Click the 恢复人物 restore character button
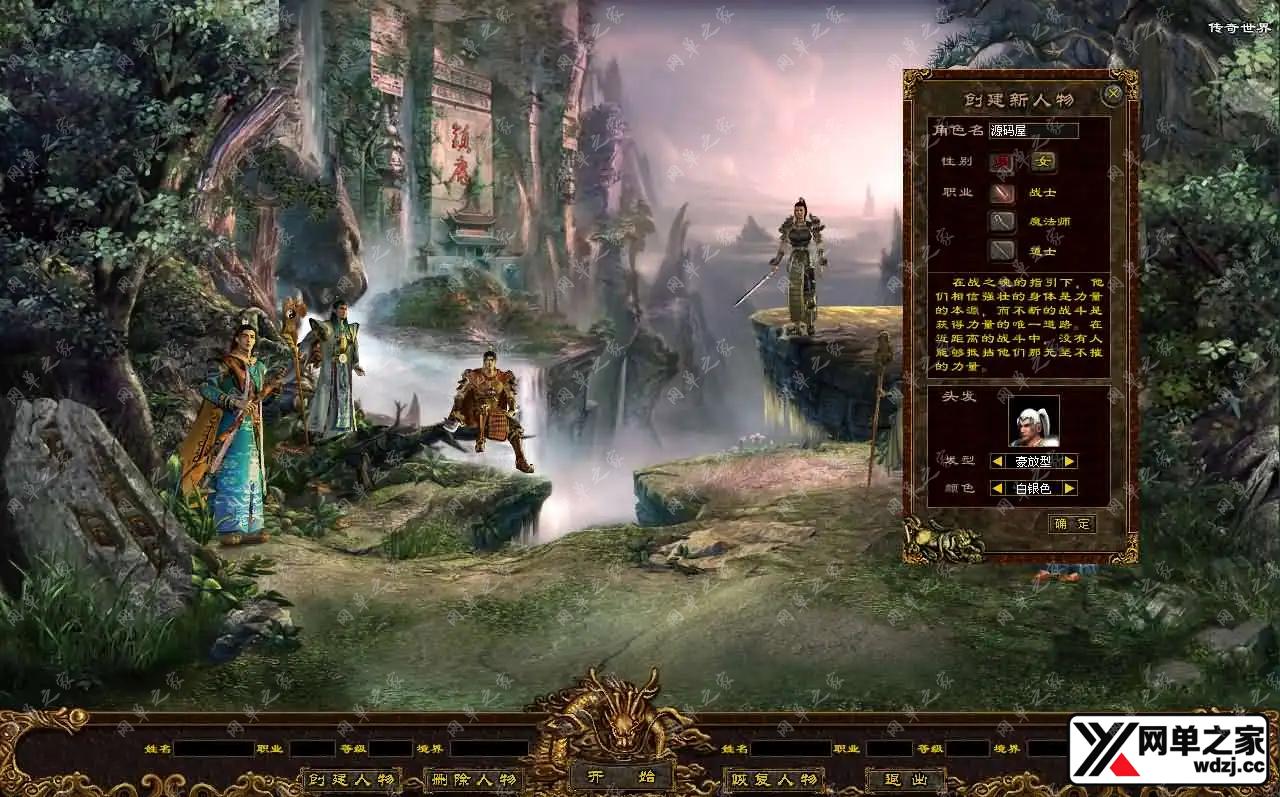Screen dimensions: 1280x797 773,779
